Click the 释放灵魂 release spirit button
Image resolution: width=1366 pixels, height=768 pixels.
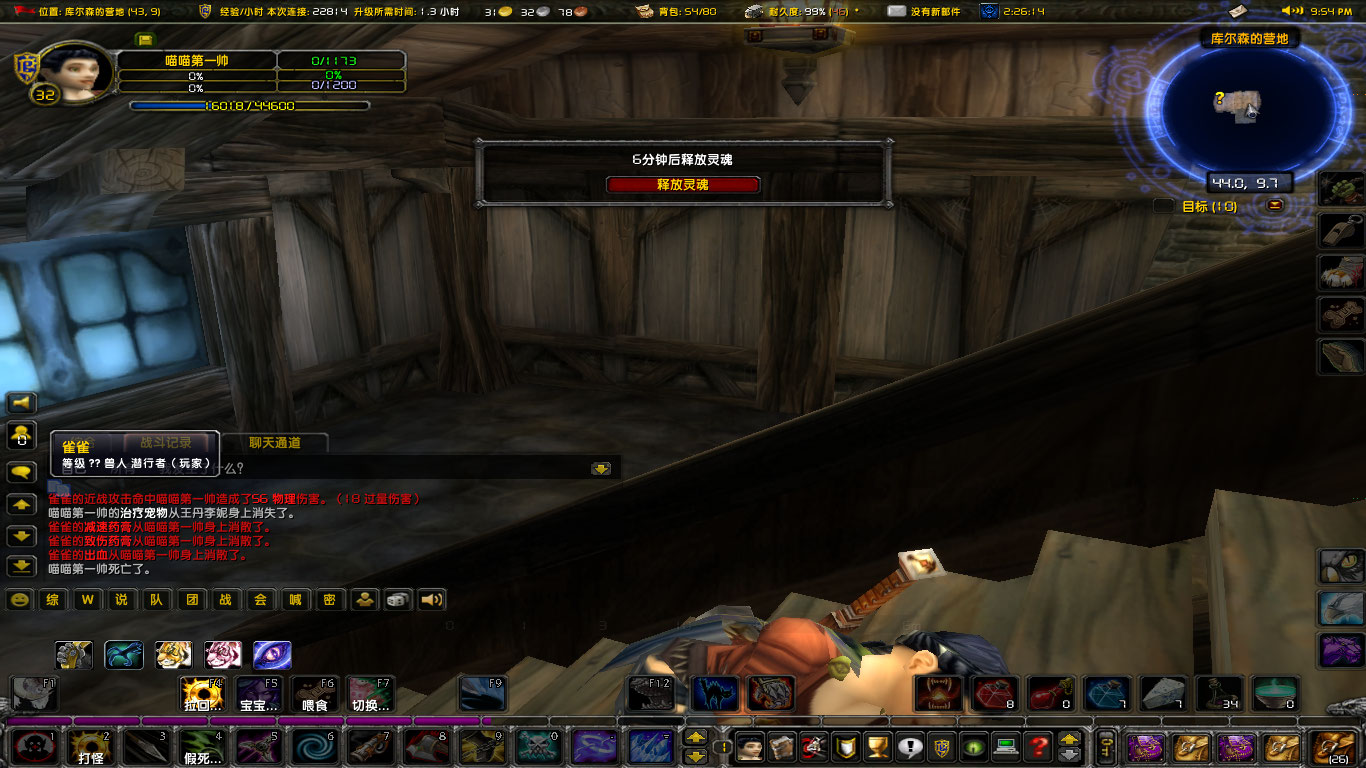point(684,185)
